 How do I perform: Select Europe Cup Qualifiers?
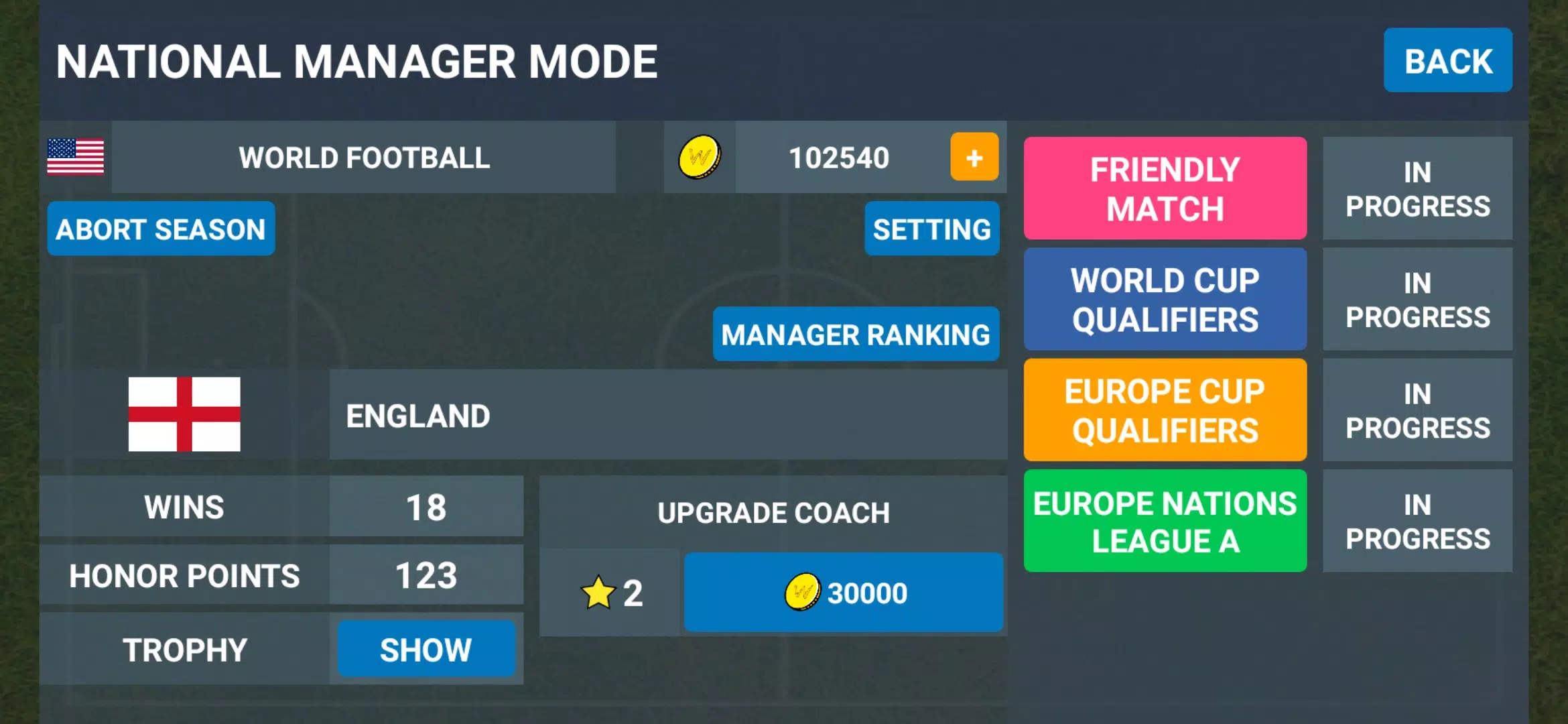pos(1165,410)
